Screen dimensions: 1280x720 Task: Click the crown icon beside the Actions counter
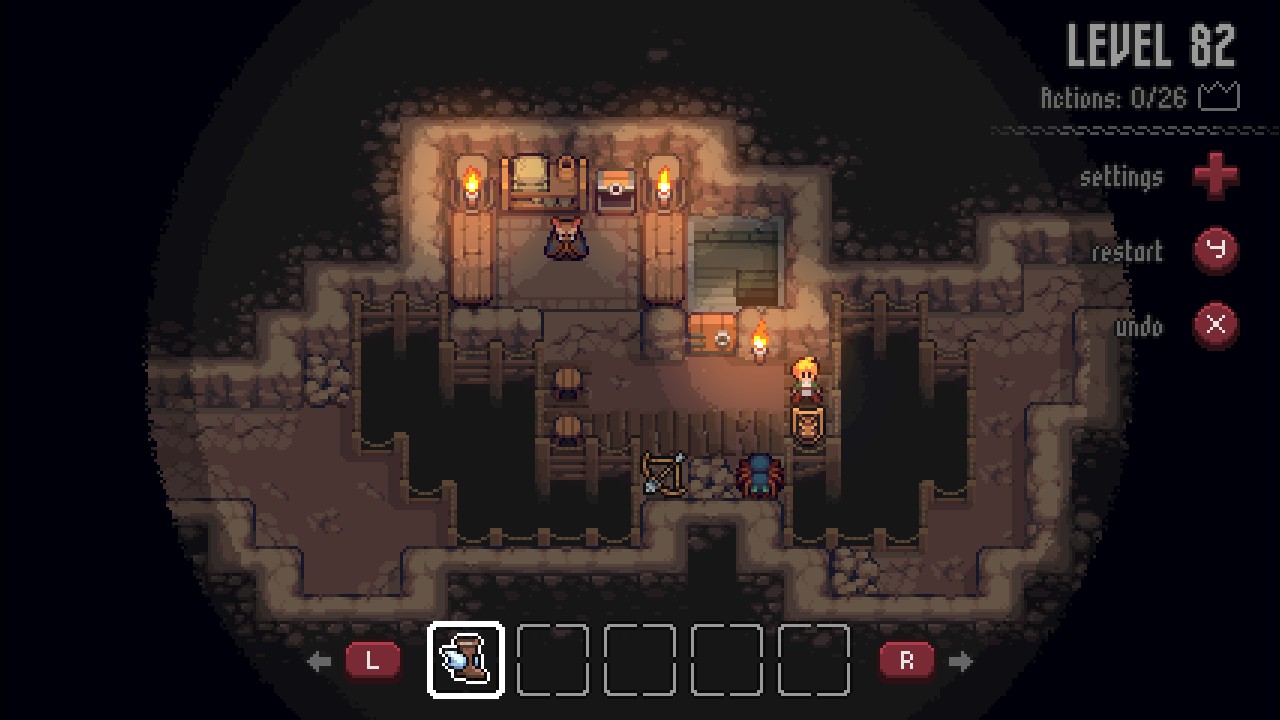click(x=1220, y=96)
